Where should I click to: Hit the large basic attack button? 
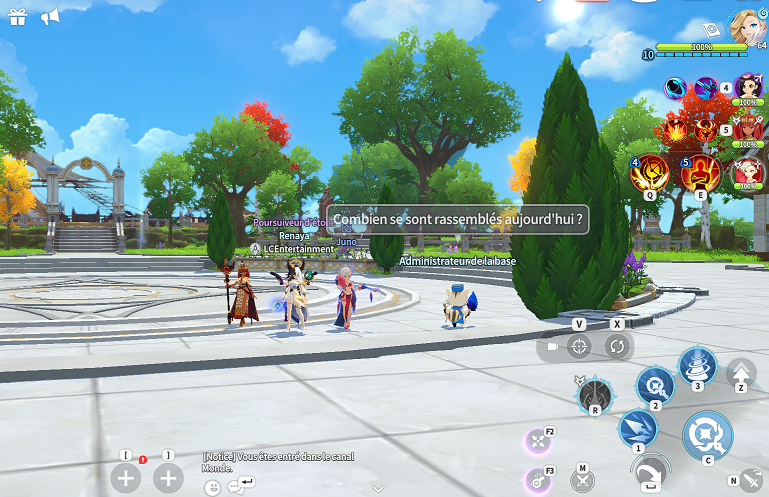pos(707,435)
